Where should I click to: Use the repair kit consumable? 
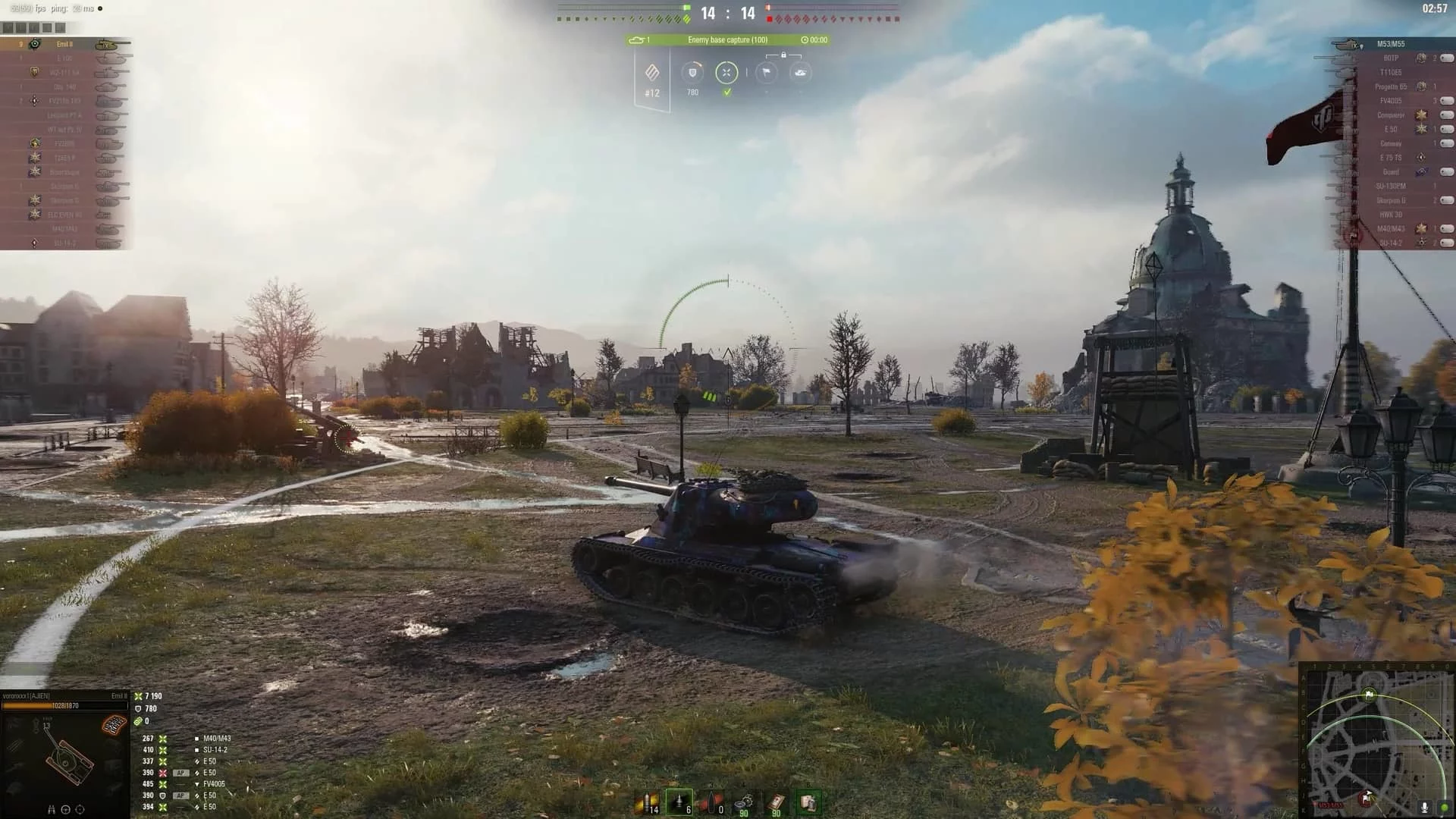pyautogui.click(x=744, y=802)
